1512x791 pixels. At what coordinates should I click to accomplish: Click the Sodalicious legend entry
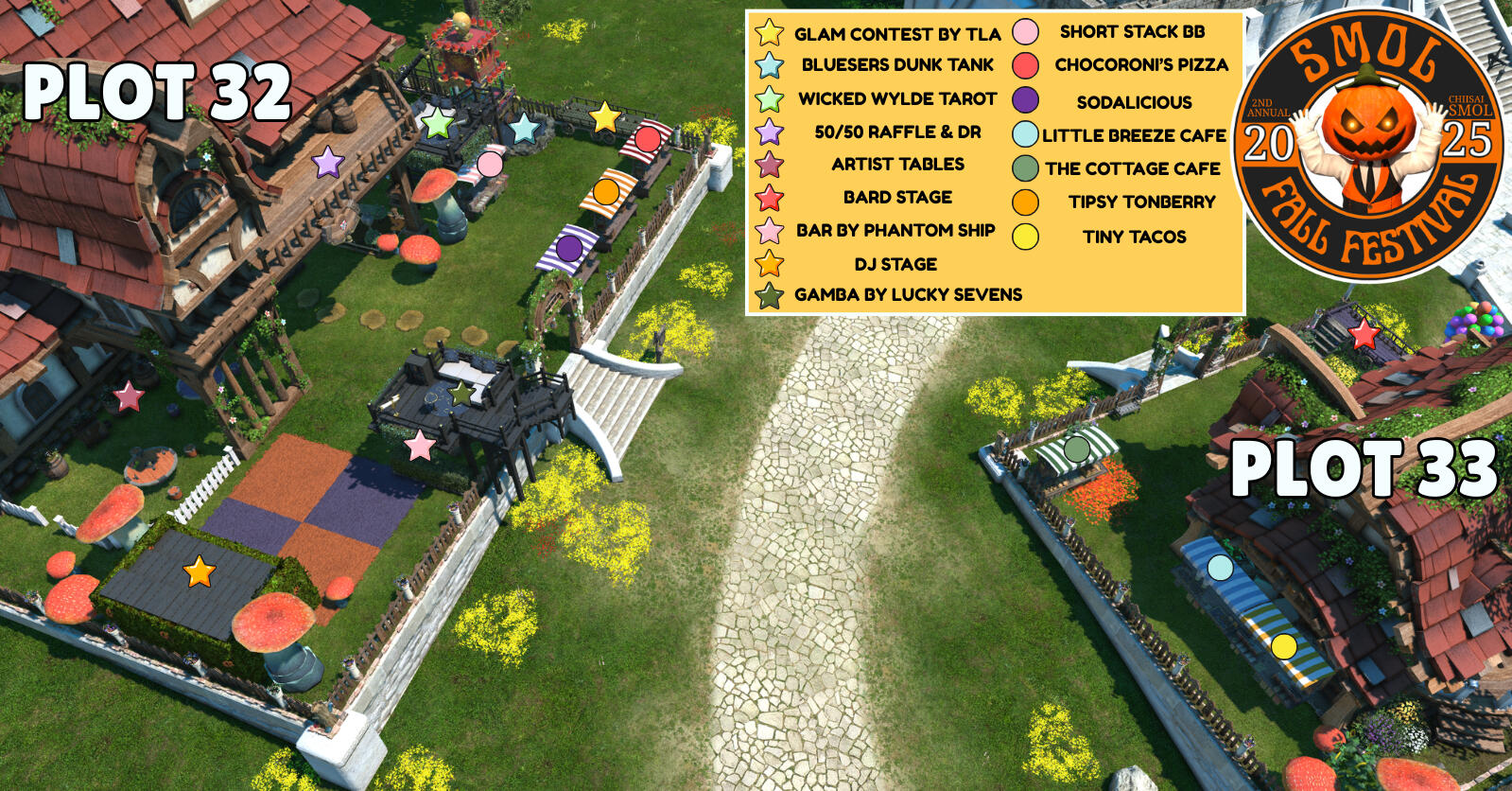pyautogui.click(x=1133, y=102)
